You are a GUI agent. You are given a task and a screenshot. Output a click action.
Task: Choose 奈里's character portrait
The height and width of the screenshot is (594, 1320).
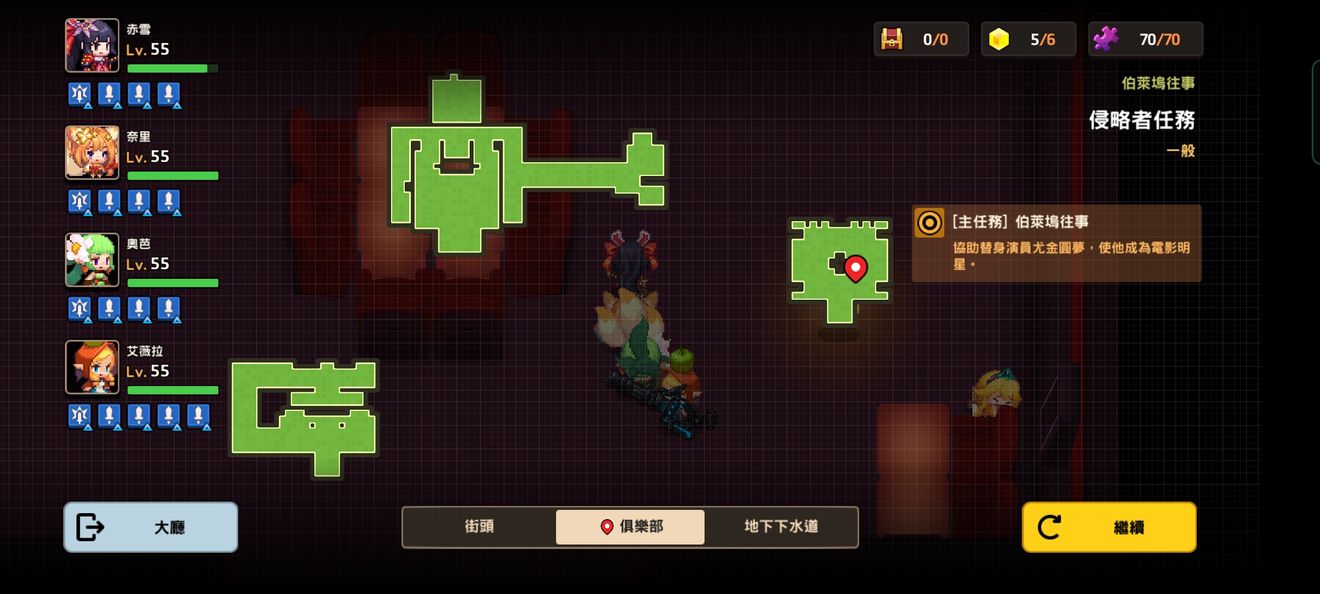point(92,153)
